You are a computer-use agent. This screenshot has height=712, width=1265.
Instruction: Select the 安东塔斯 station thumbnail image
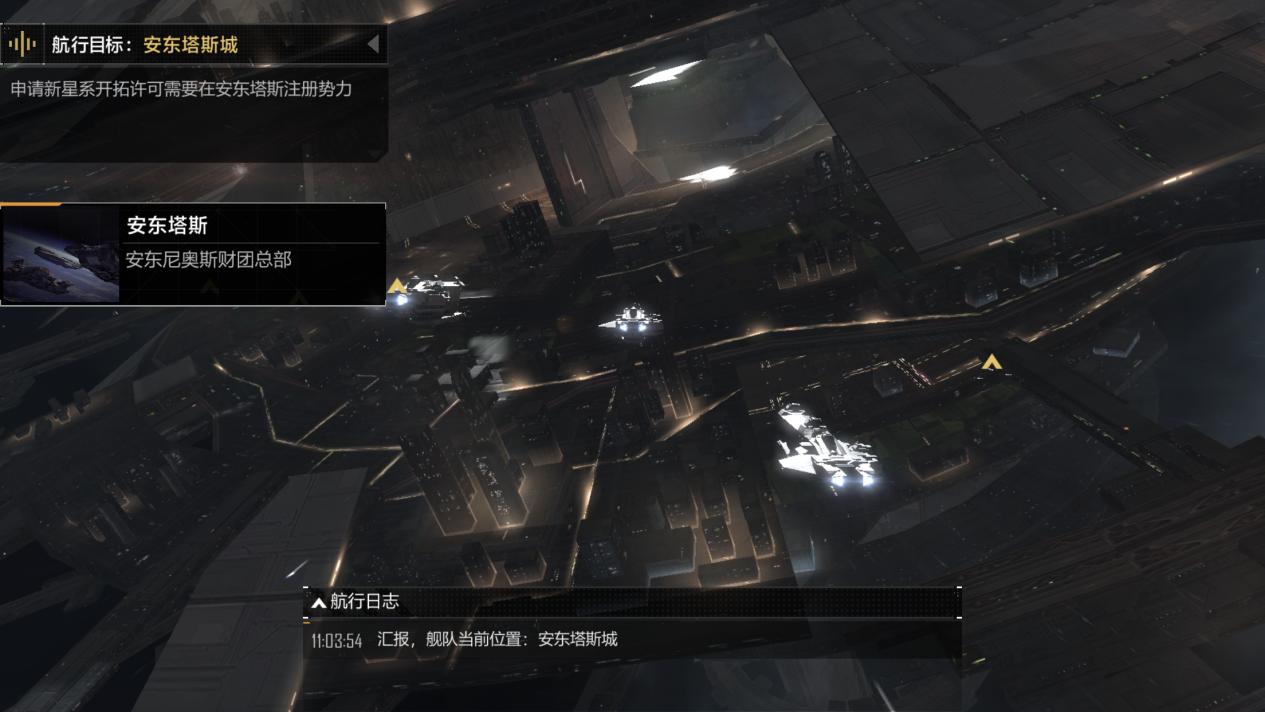[x=61, y=255]
